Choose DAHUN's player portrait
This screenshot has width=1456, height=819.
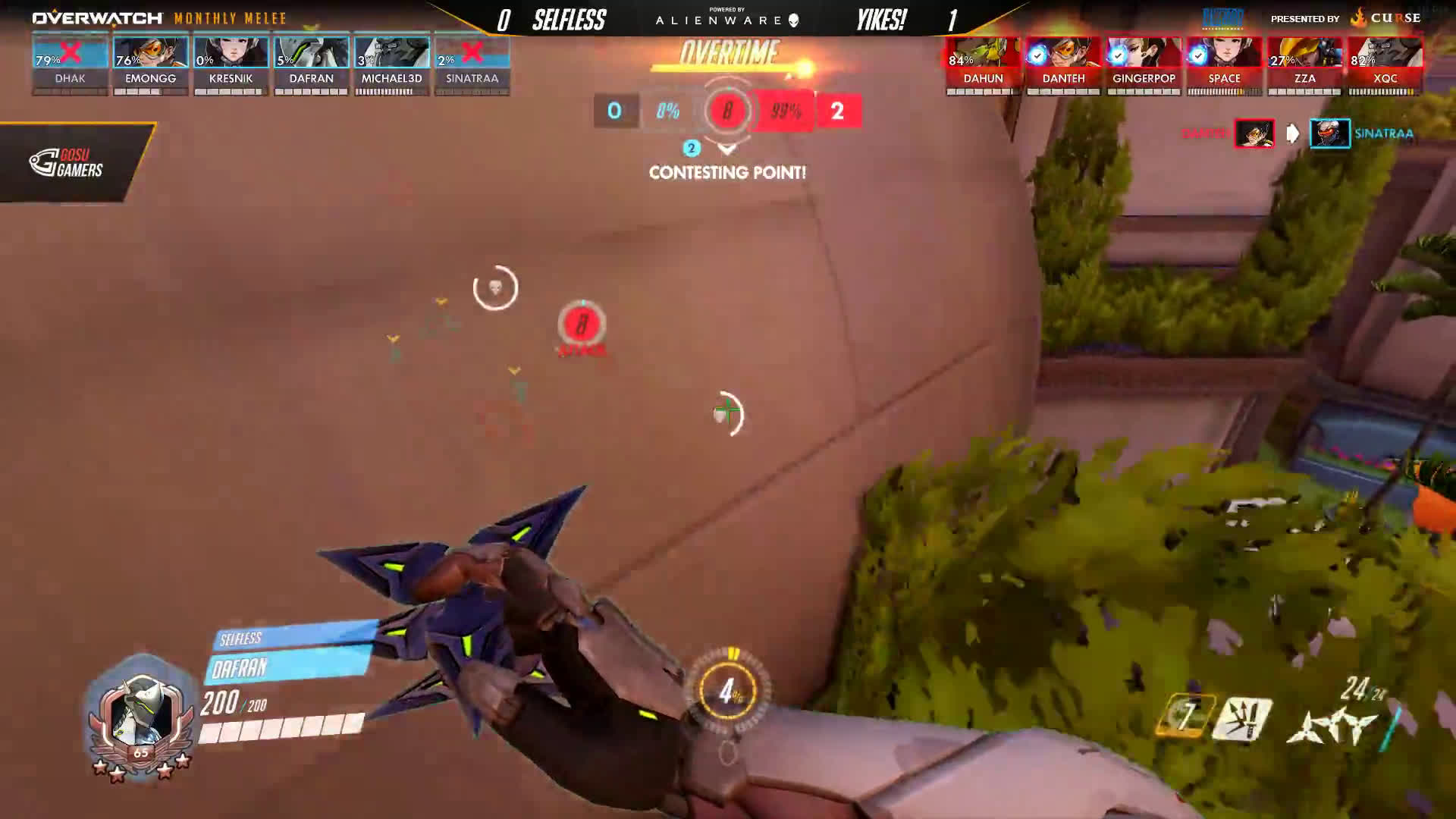click(983, 54)
